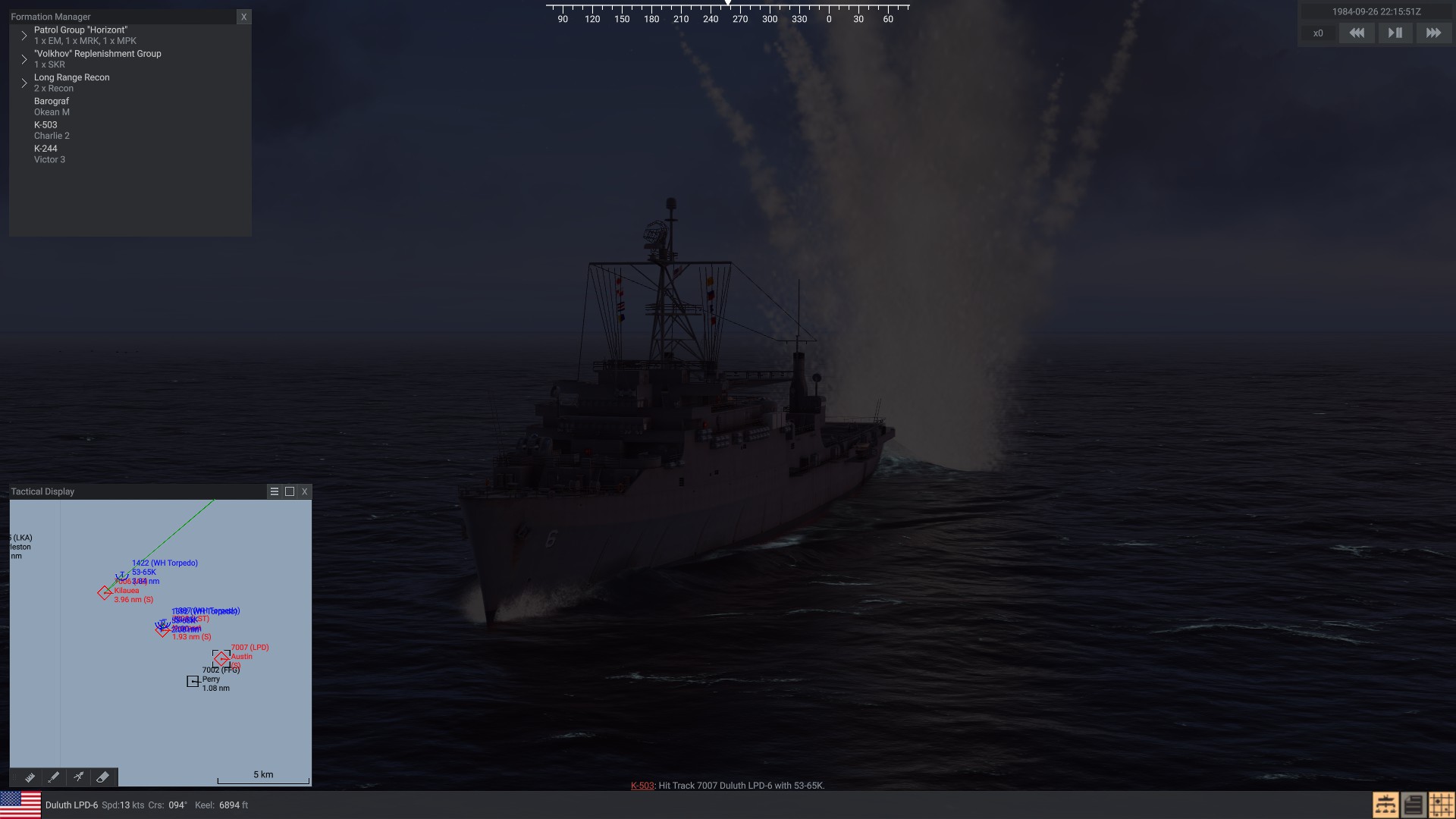Viewport: 1456px width, 819px height.
Task: Toggle the formation manager ship-hierarchy icon
Action: (1385, 805)
